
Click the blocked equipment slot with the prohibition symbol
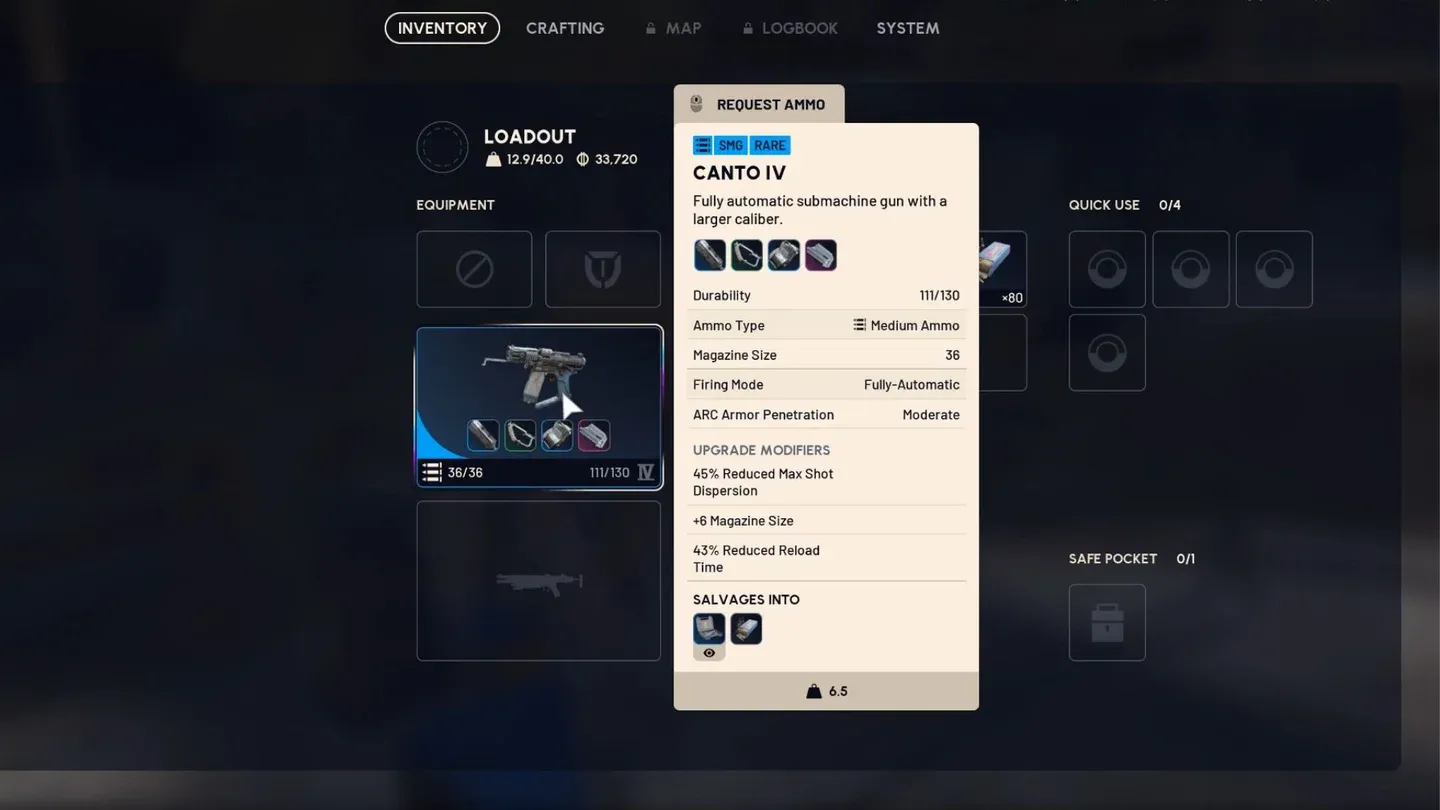pyautogui.click(x=474, y=269)
